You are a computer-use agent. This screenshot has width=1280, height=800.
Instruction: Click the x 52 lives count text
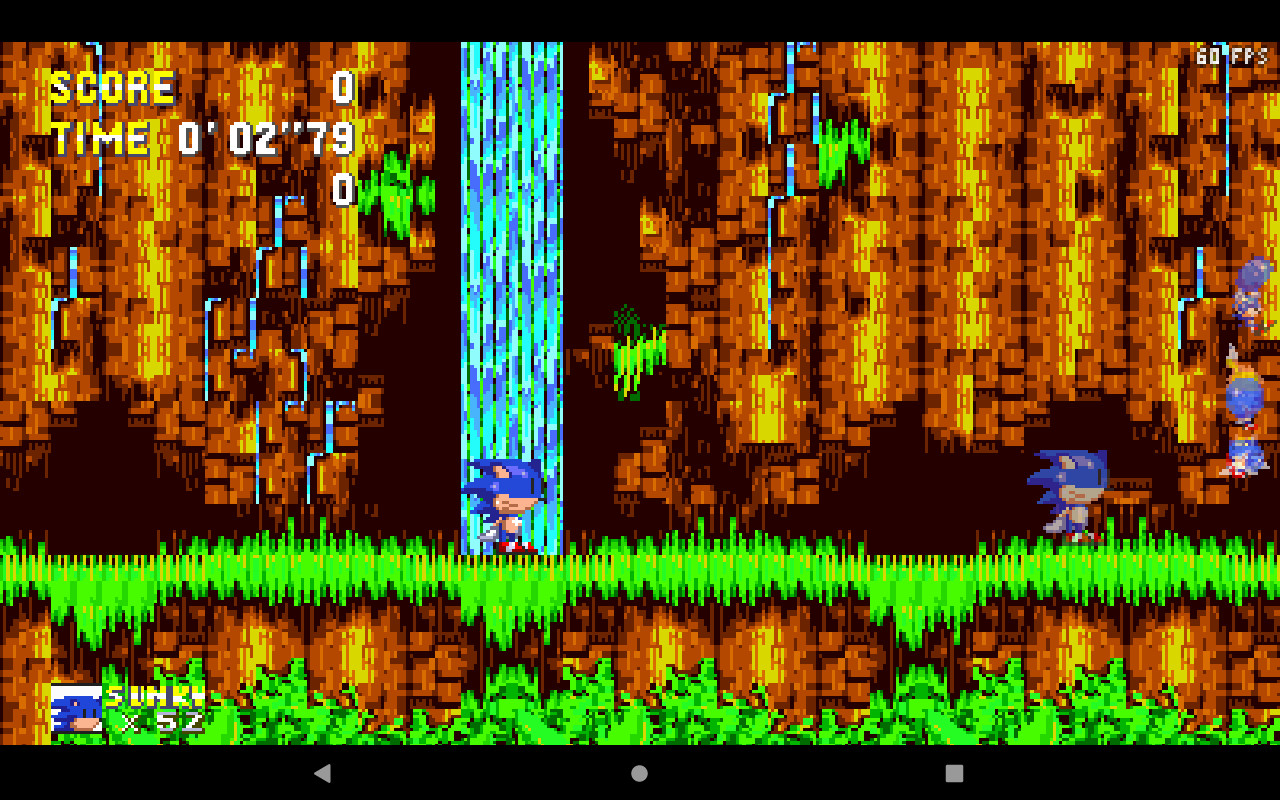coord(160,723)
